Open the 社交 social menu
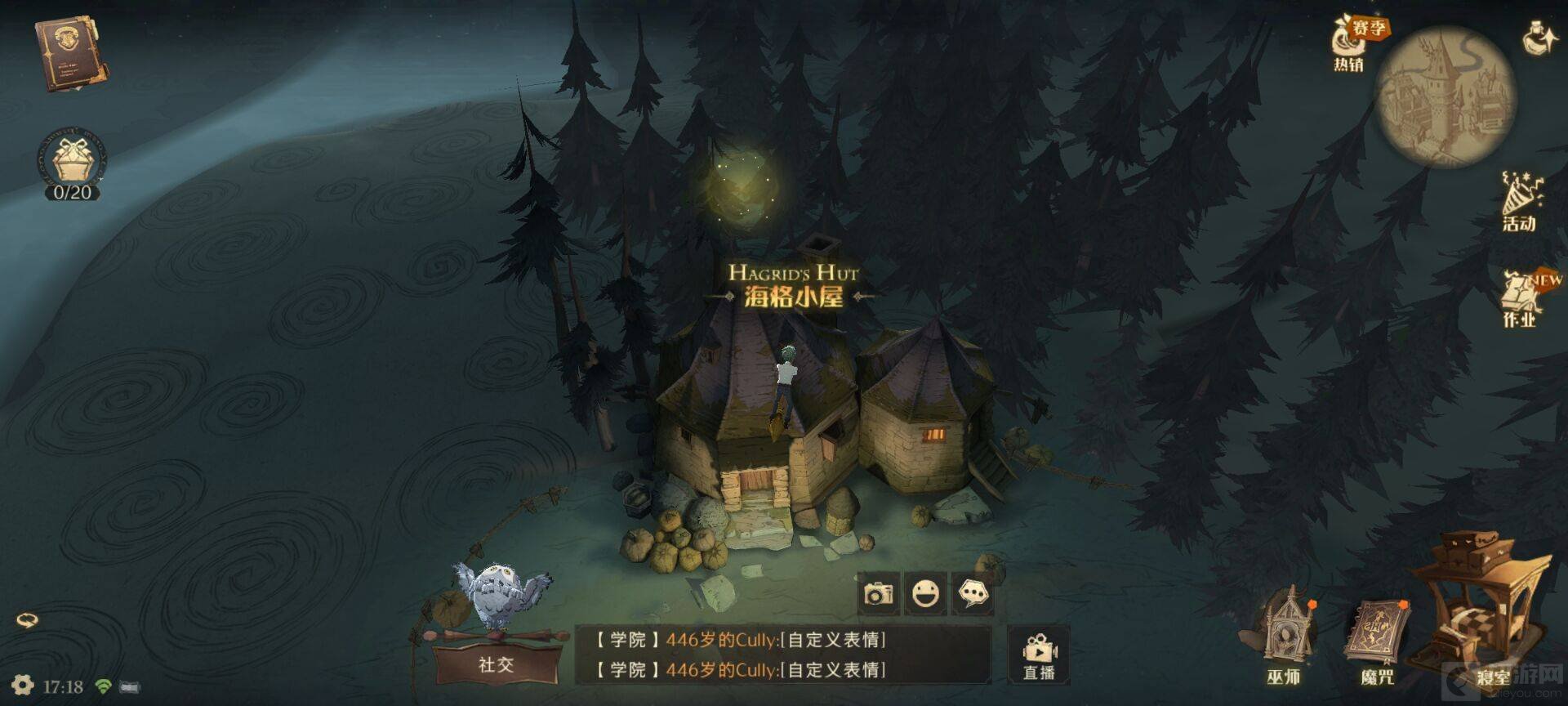This screenshot has width=1568, height=706. 496,663
